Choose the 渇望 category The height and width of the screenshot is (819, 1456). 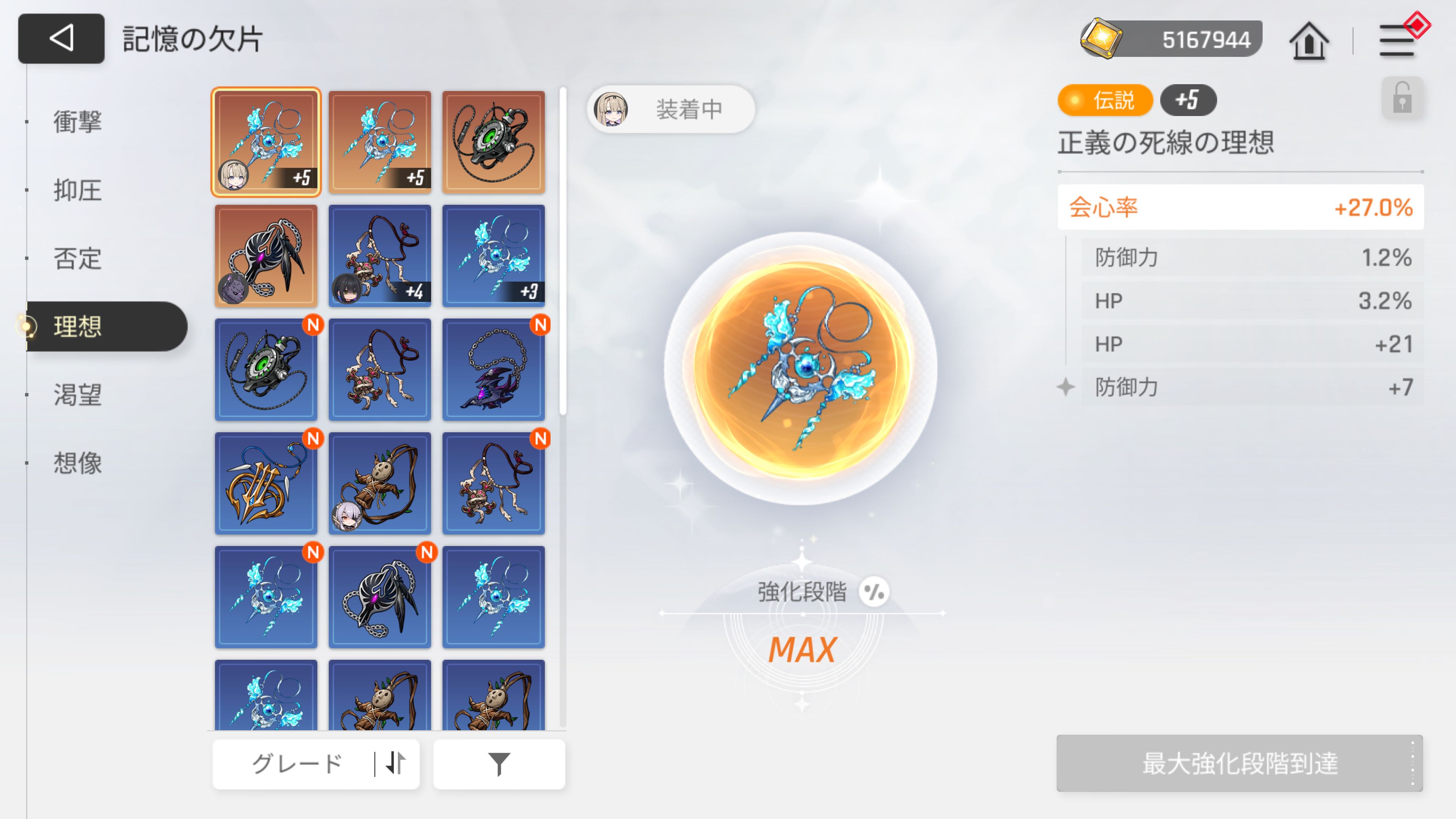tap(77, 394)
